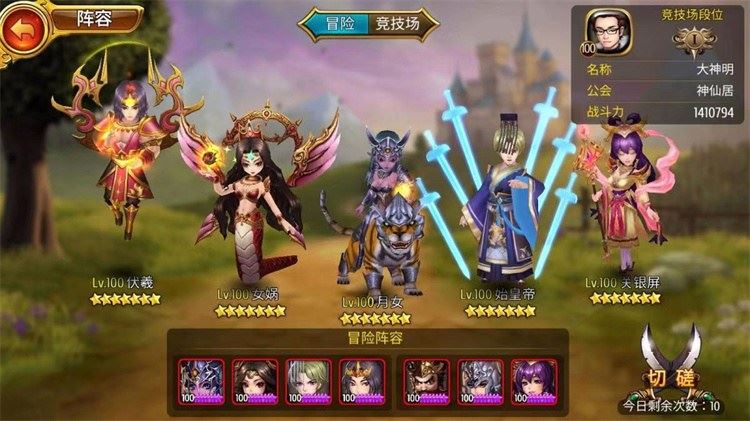Select the silver-helmeted hero portrait

pos(478,380)
